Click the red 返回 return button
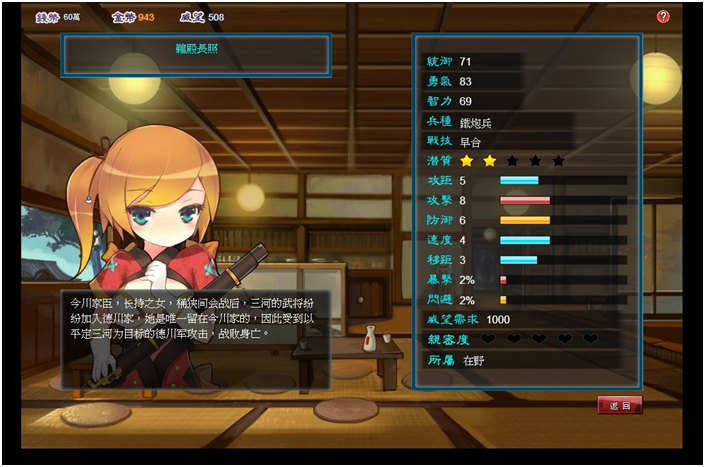Viewport: 705px width, 467px height. click(x=619, y=405)
